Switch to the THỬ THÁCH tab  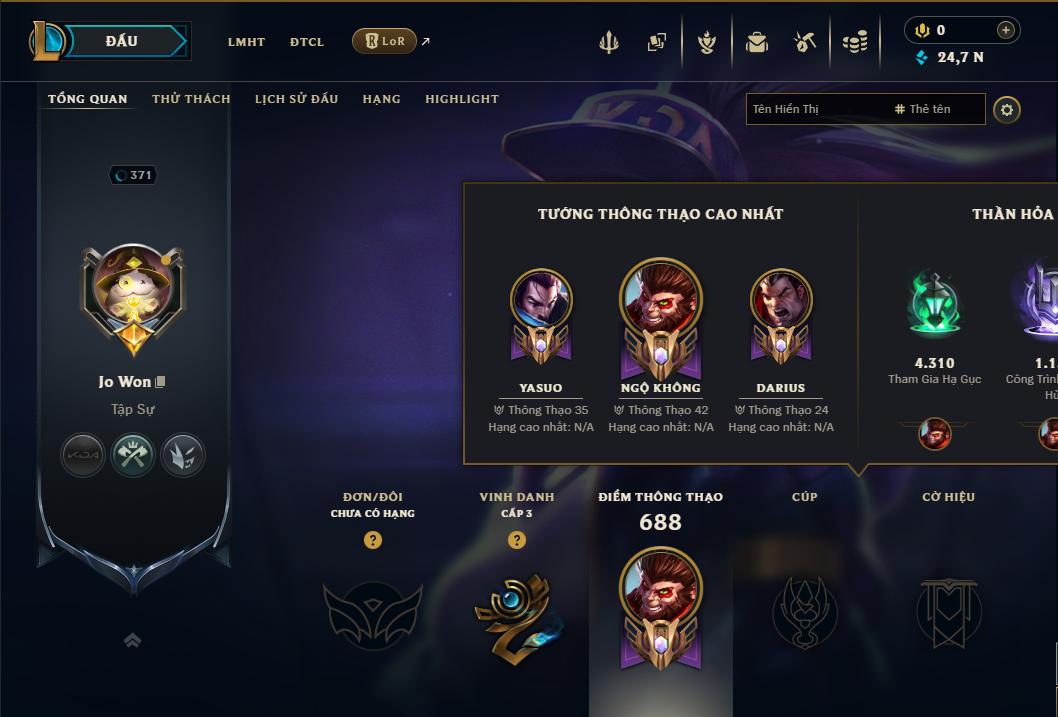click(x=191, y=99)
